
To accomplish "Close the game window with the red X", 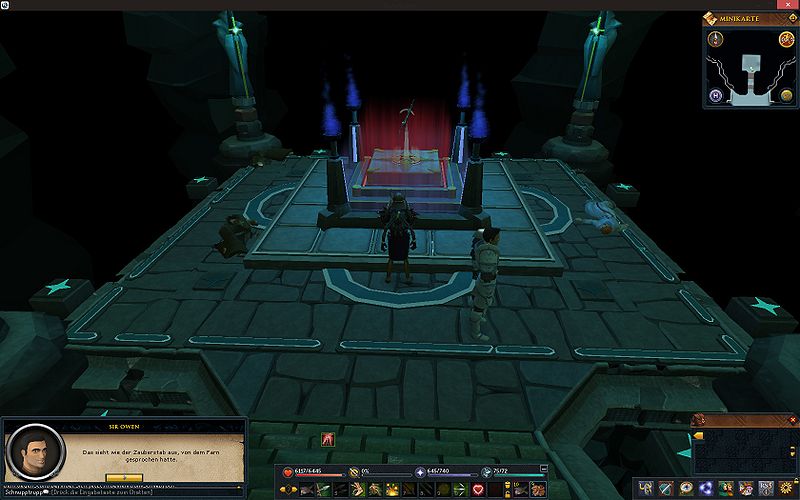I will tap(787, 5).
